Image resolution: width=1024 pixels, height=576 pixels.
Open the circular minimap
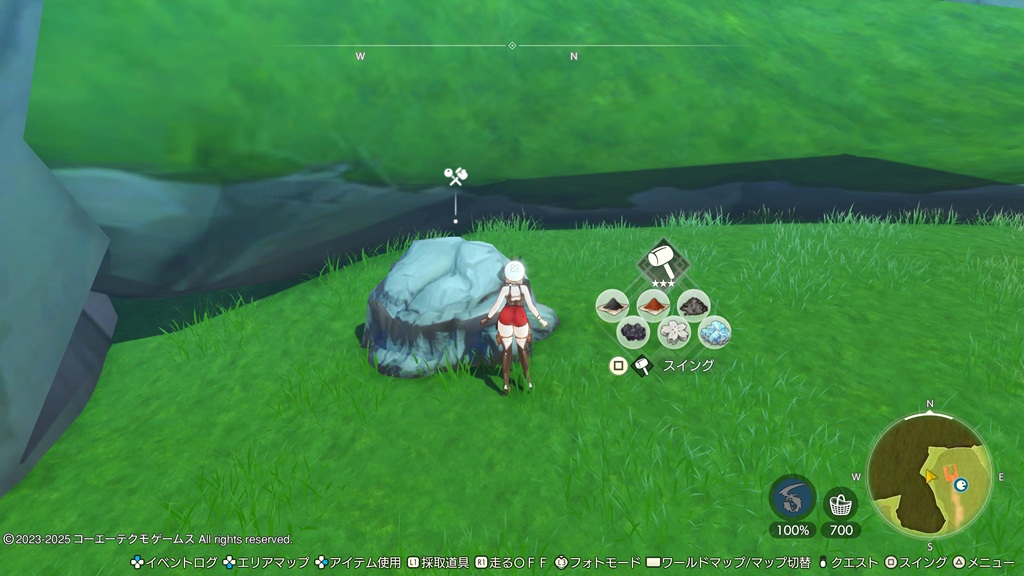point(929,475)
